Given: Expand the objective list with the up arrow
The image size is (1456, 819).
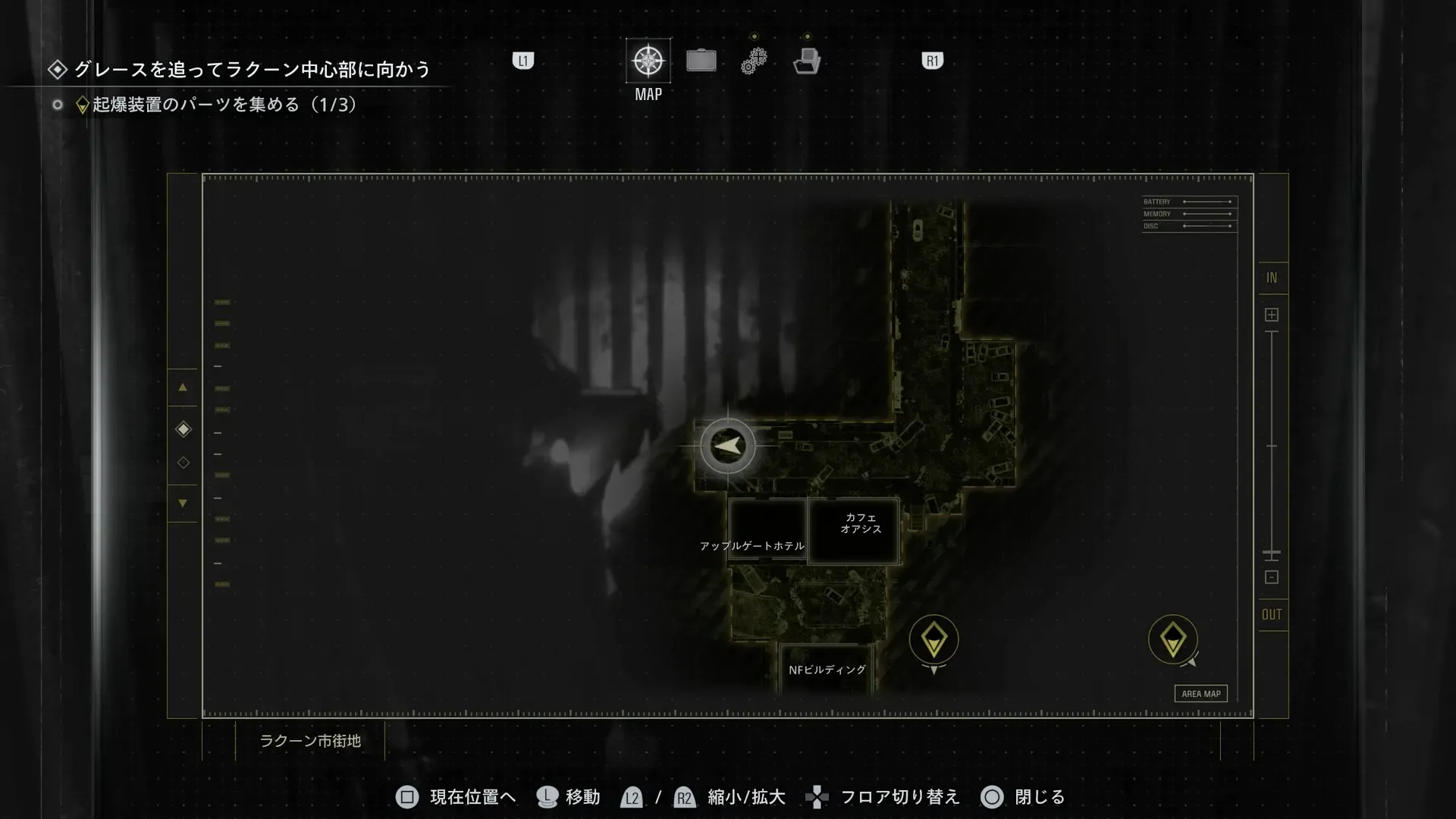Looking at the screenshot, I should click(183, 388).
